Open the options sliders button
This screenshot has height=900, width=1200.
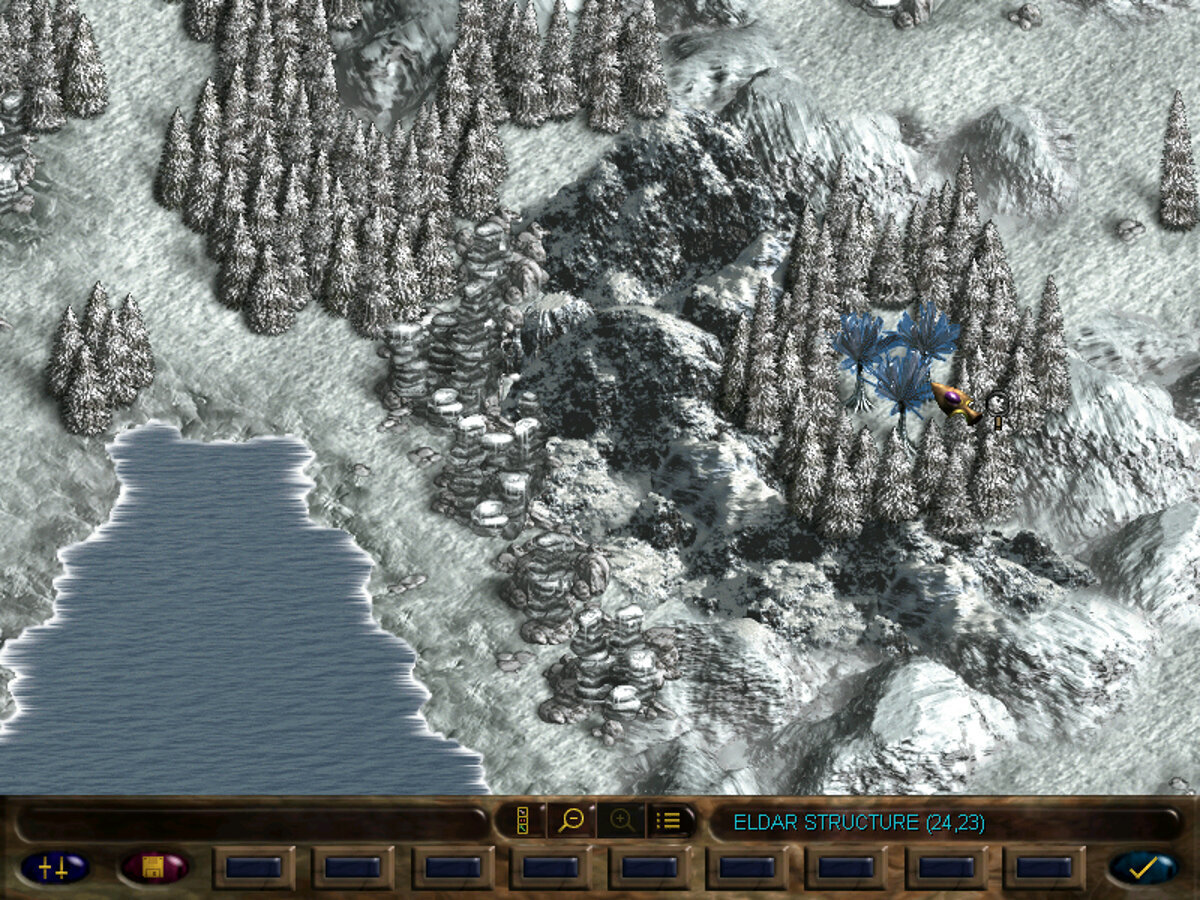(x=54, y=867)
